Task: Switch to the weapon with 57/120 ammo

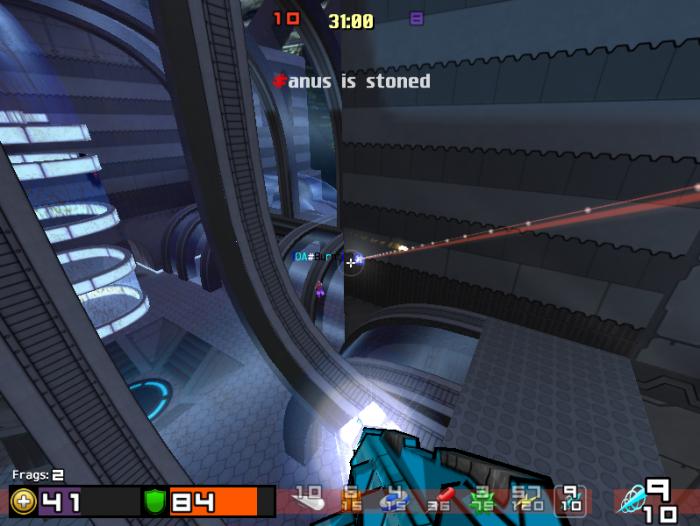Action: coord(527,498)
